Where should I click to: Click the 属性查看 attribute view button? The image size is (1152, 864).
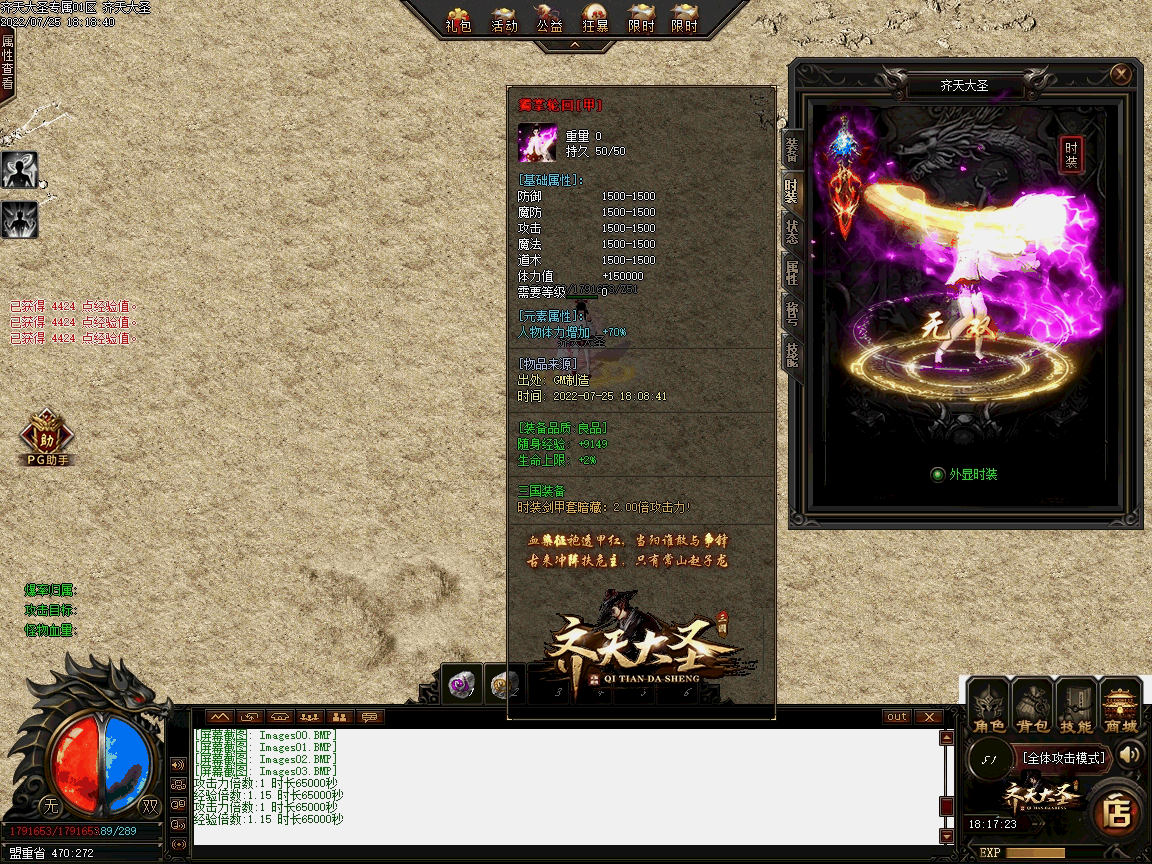click(8, 62)
